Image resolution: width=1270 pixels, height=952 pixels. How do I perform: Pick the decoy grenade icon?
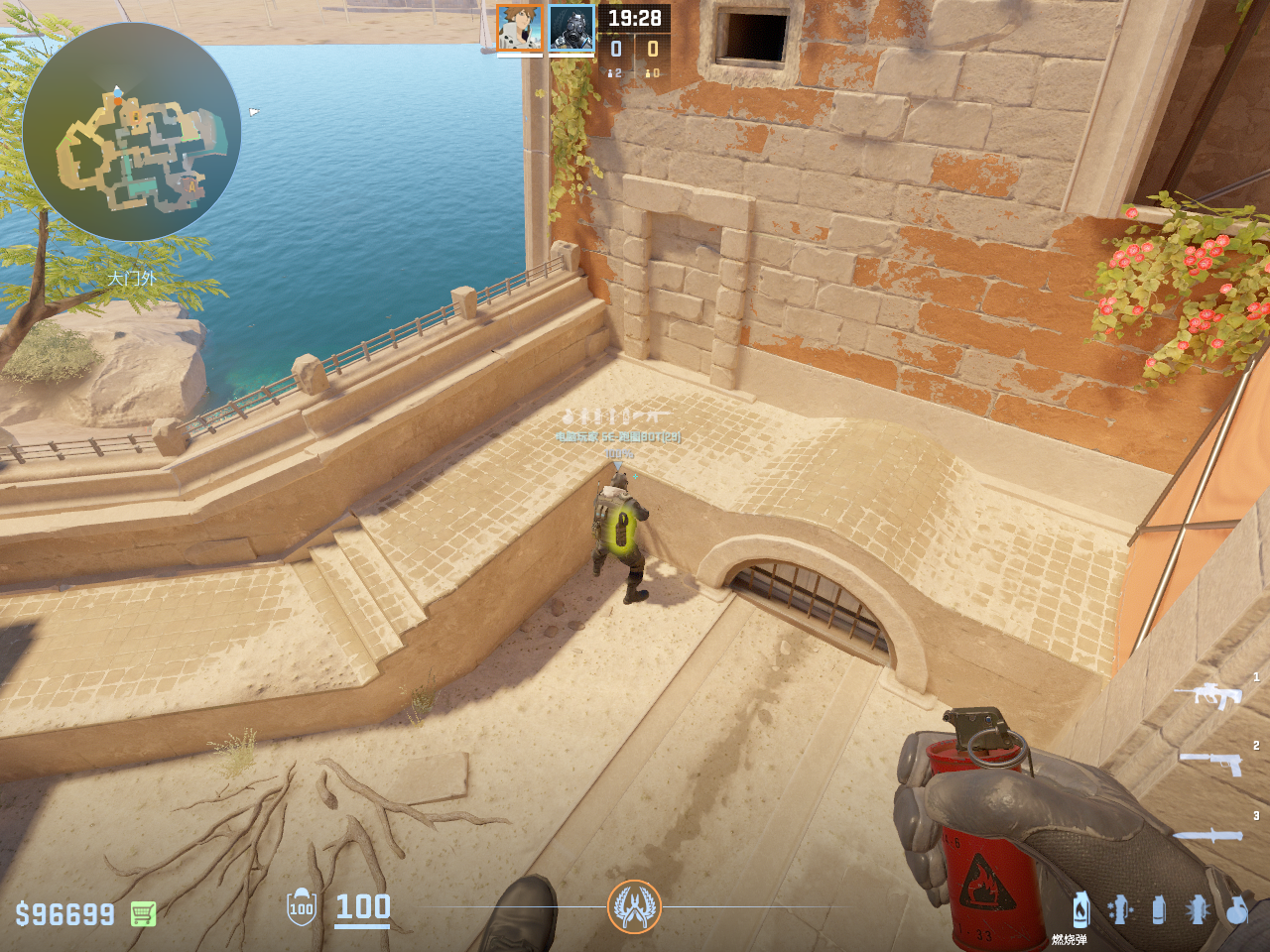point(1120,909)
